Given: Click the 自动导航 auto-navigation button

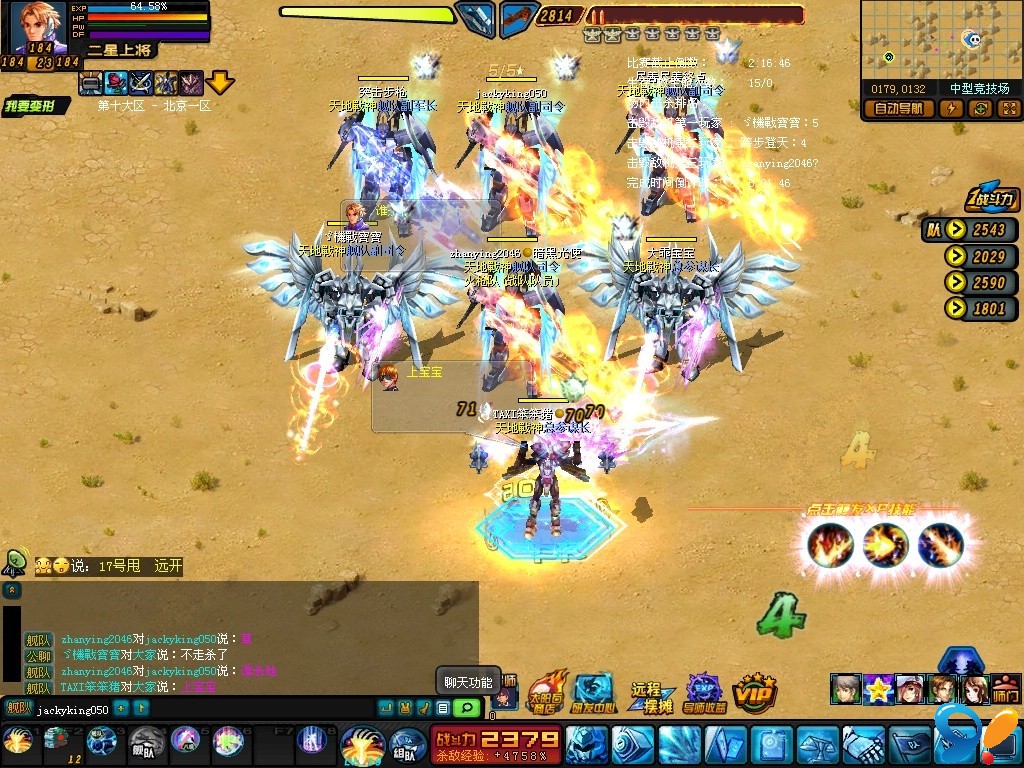Looking at the screenshot, I should [898, 109].
